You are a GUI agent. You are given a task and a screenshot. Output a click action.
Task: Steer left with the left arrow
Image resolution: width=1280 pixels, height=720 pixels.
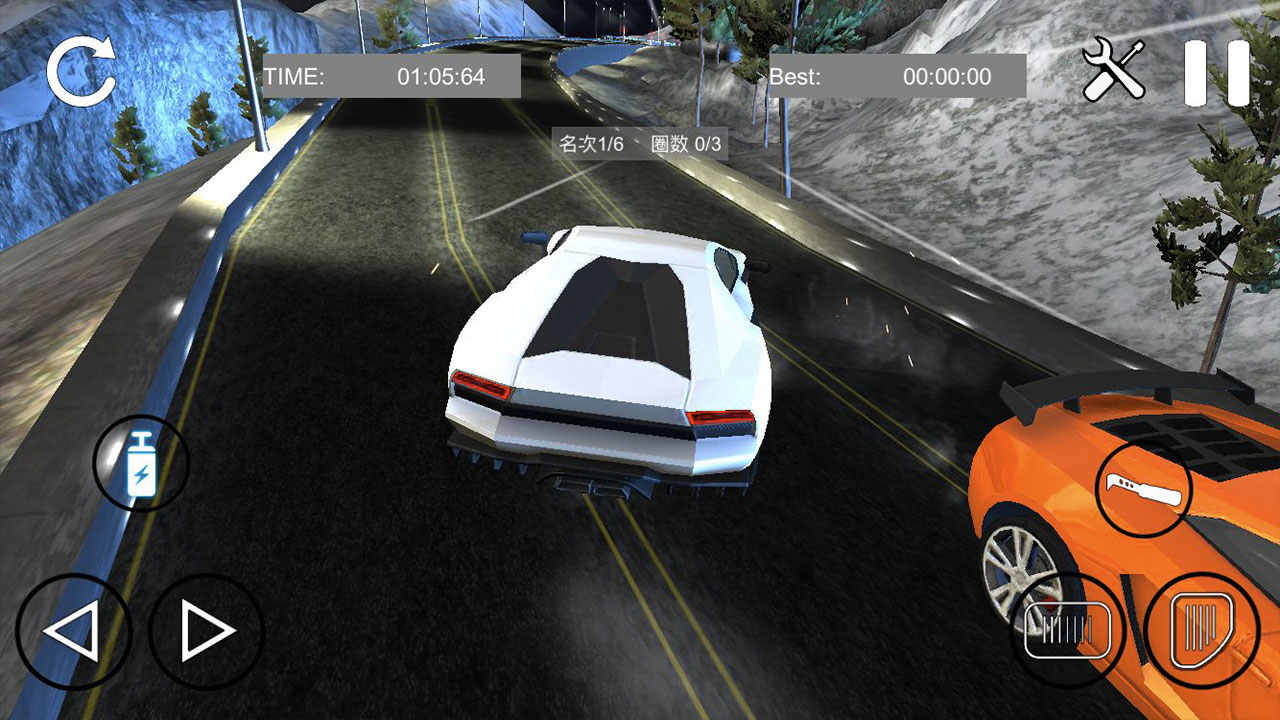click(73, 631)
